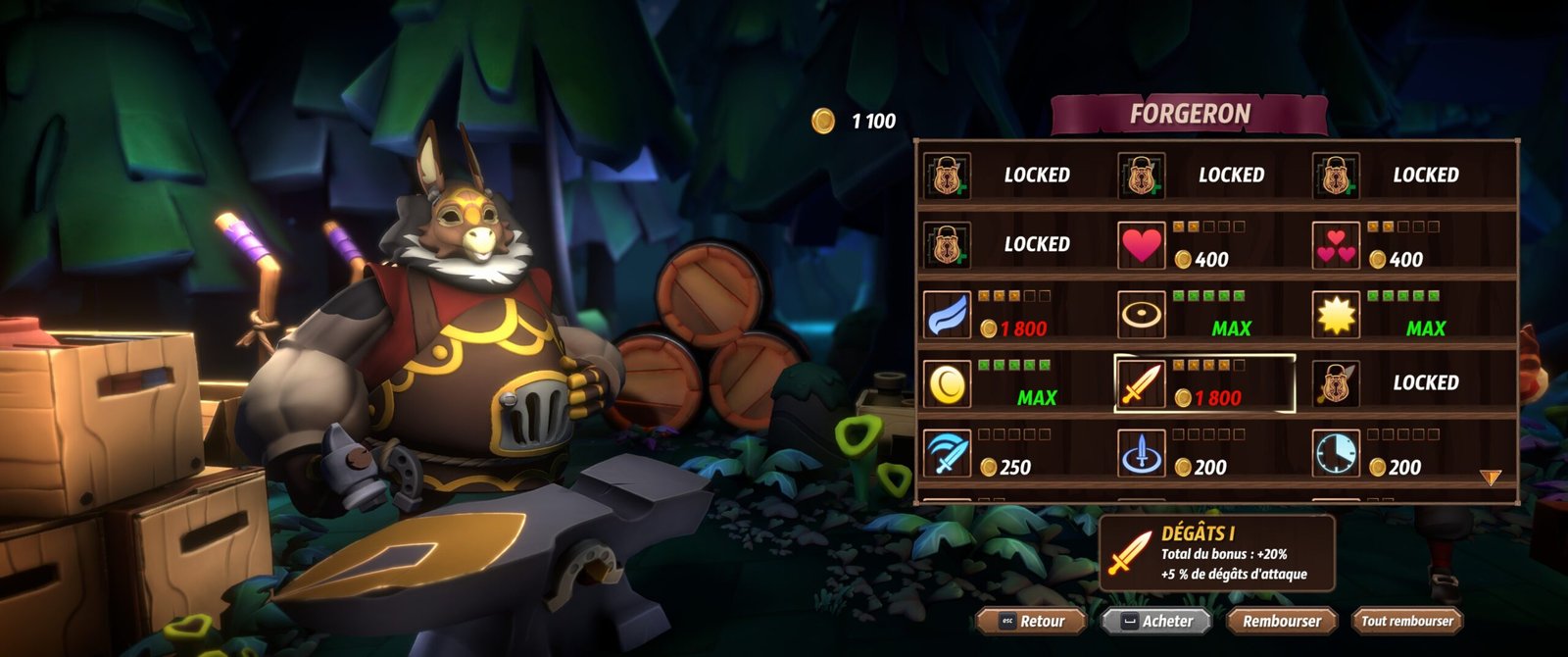Refund the upgrade with Rembourser
The height and width of the screenshot is (657, 1568).
1281,621
